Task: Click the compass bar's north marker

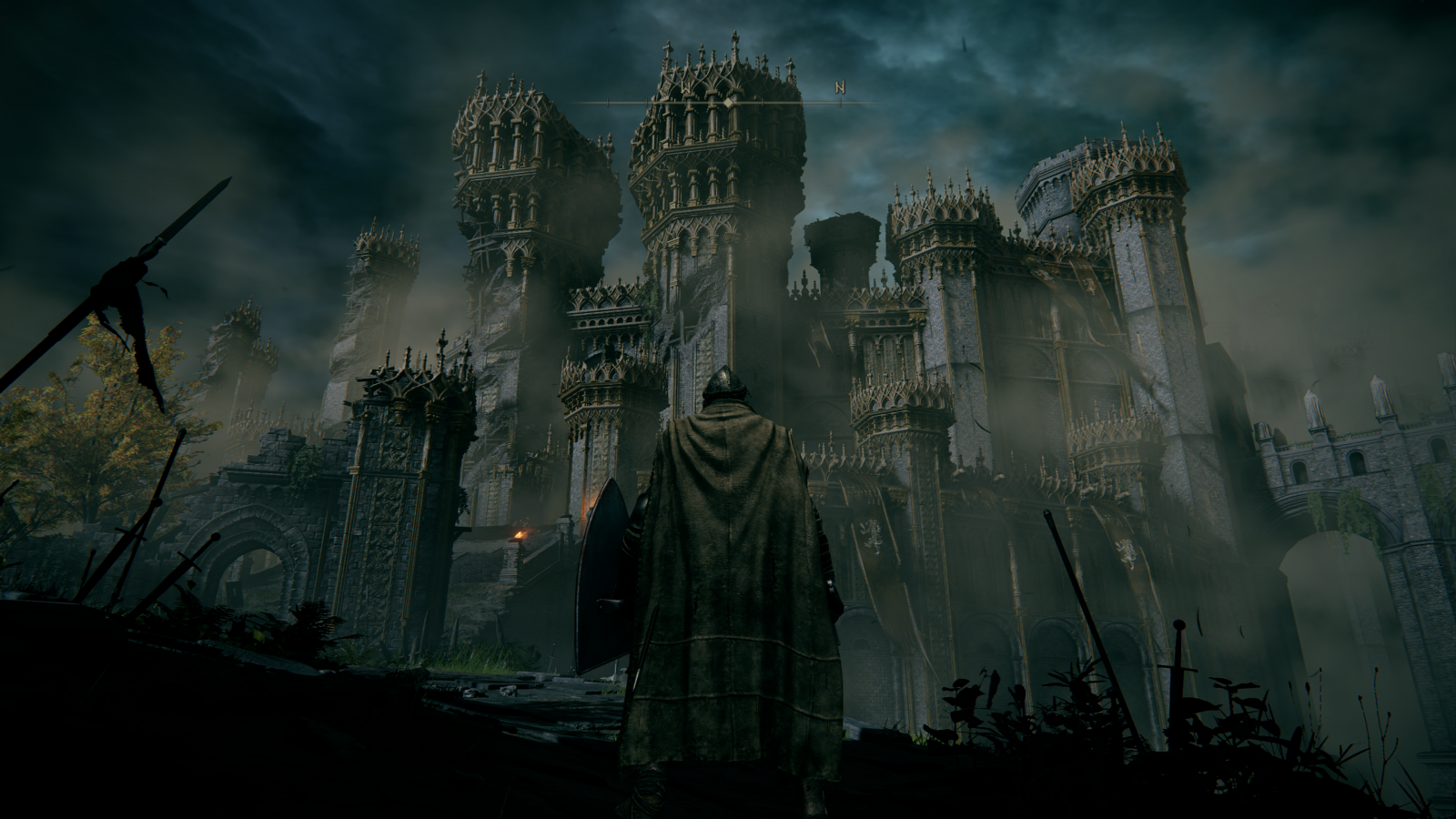Action: pos(840,88)
